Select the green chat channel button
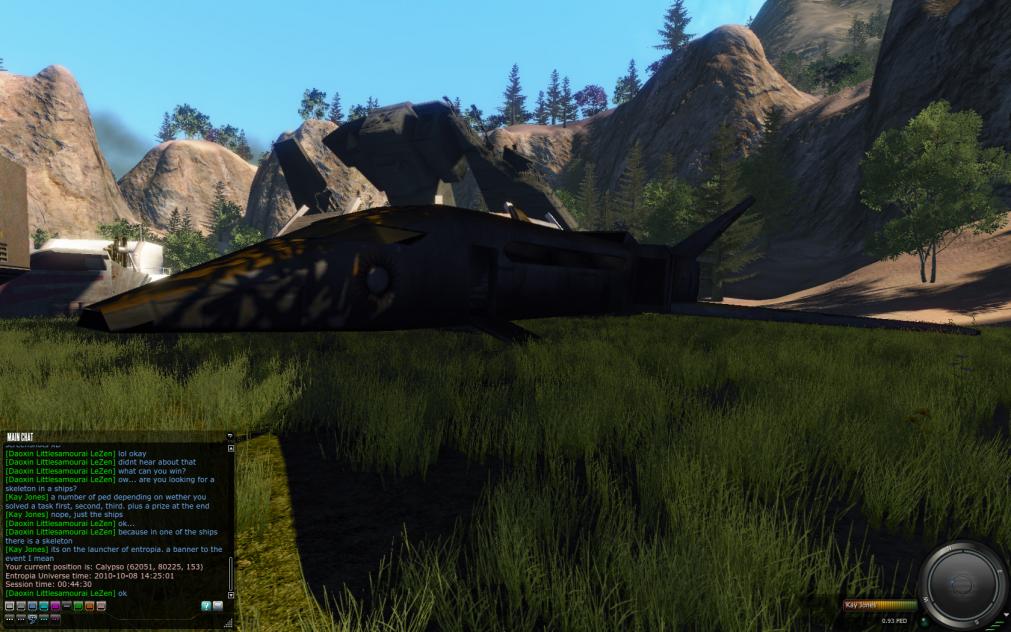The image size is (1011, 632). tap(78, 606)
